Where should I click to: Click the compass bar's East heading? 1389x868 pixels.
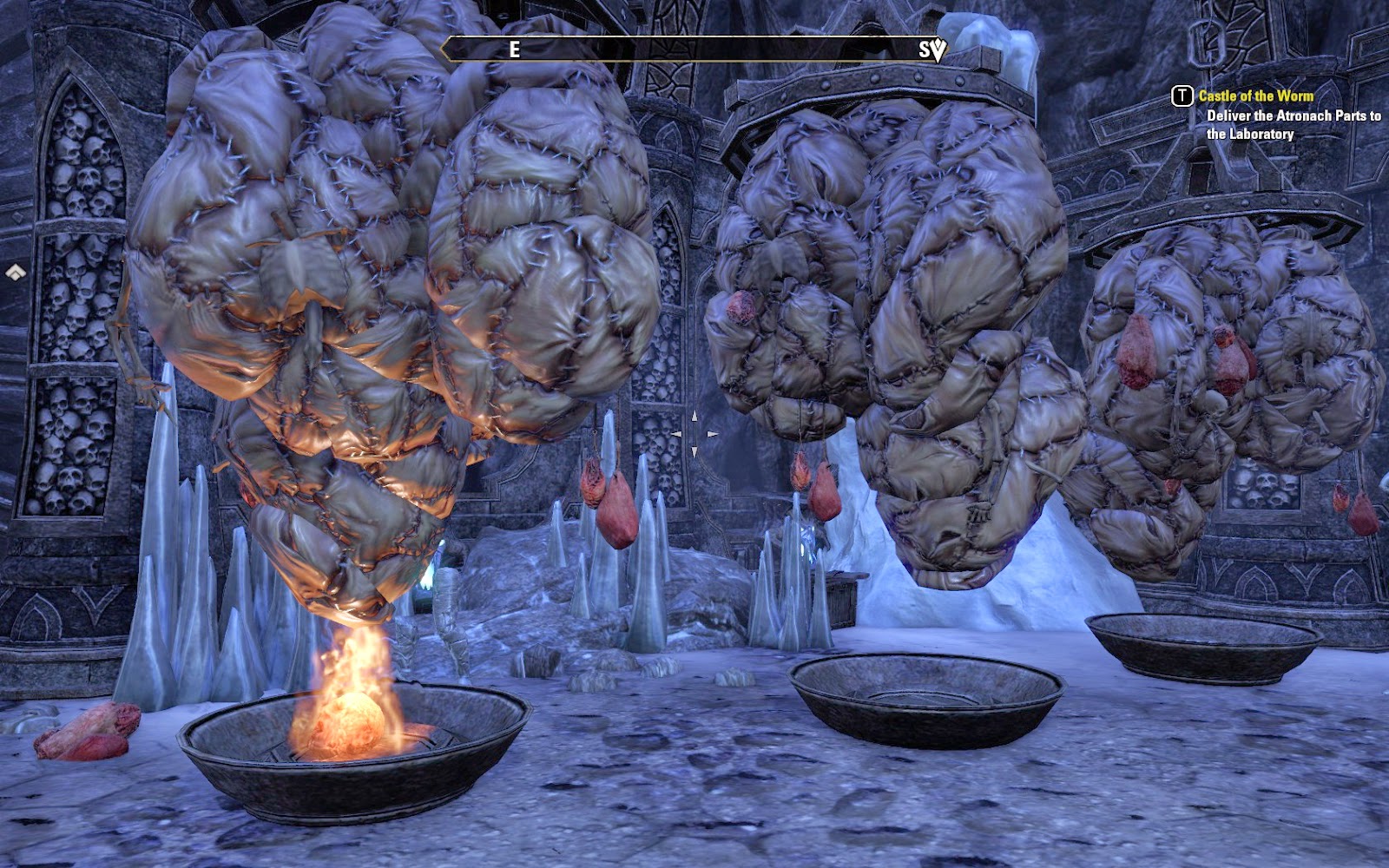point(514,49)
